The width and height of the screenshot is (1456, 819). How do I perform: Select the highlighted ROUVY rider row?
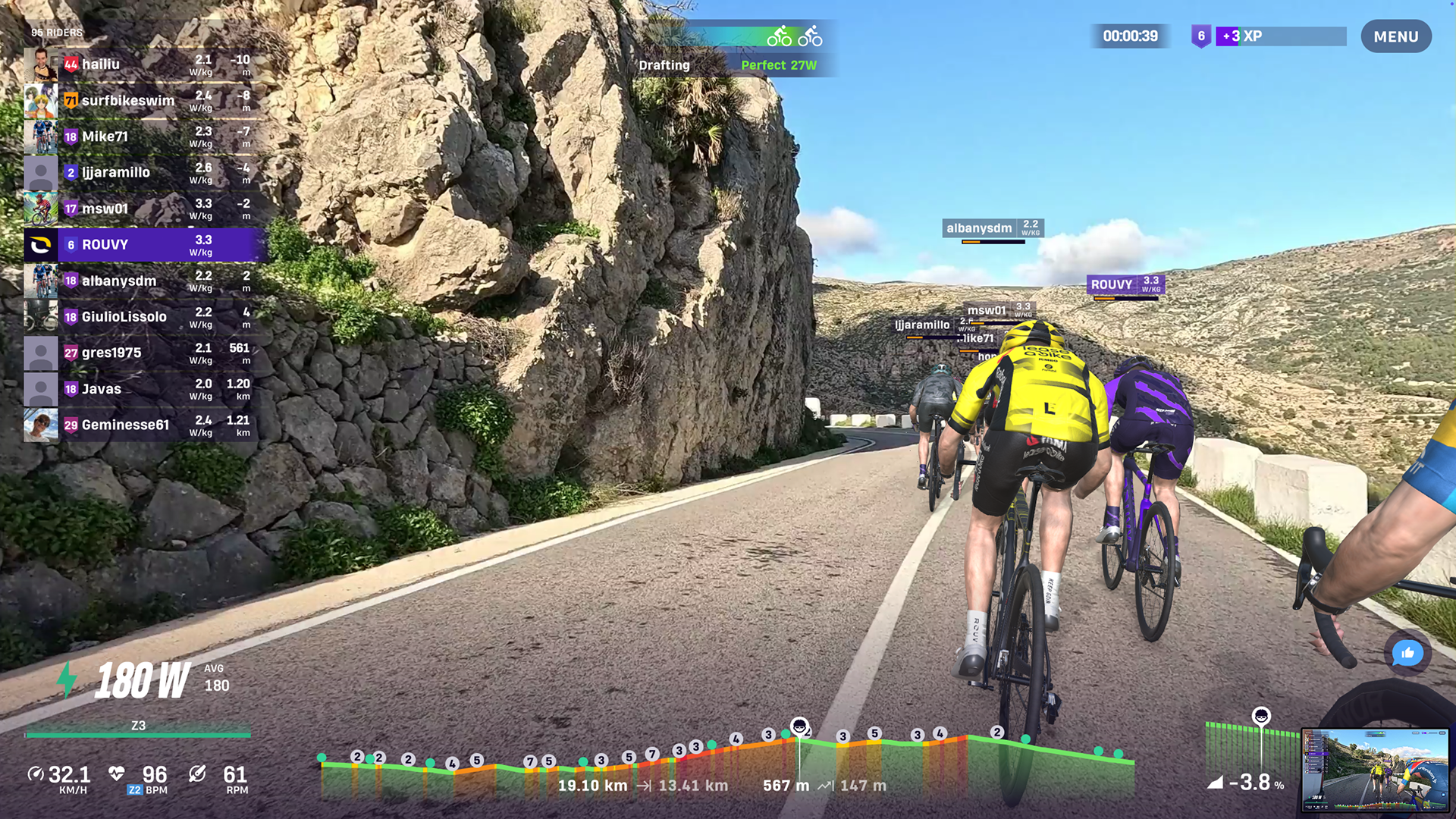144,245
